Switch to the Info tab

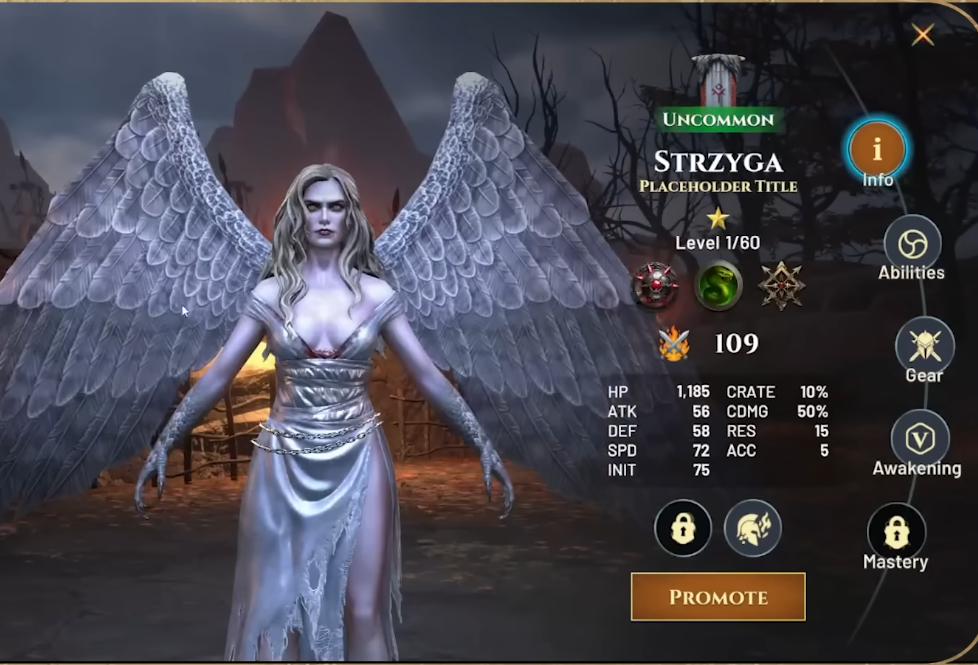pyautogui.click(x=877, y=149)
